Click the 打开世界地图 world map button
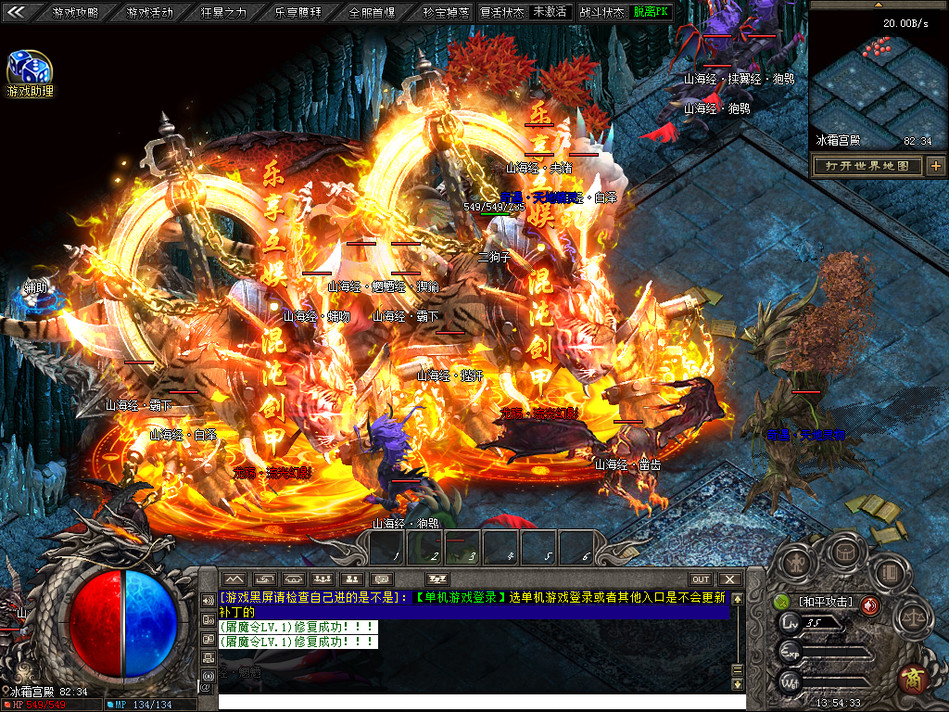 [x=867, y=166]
